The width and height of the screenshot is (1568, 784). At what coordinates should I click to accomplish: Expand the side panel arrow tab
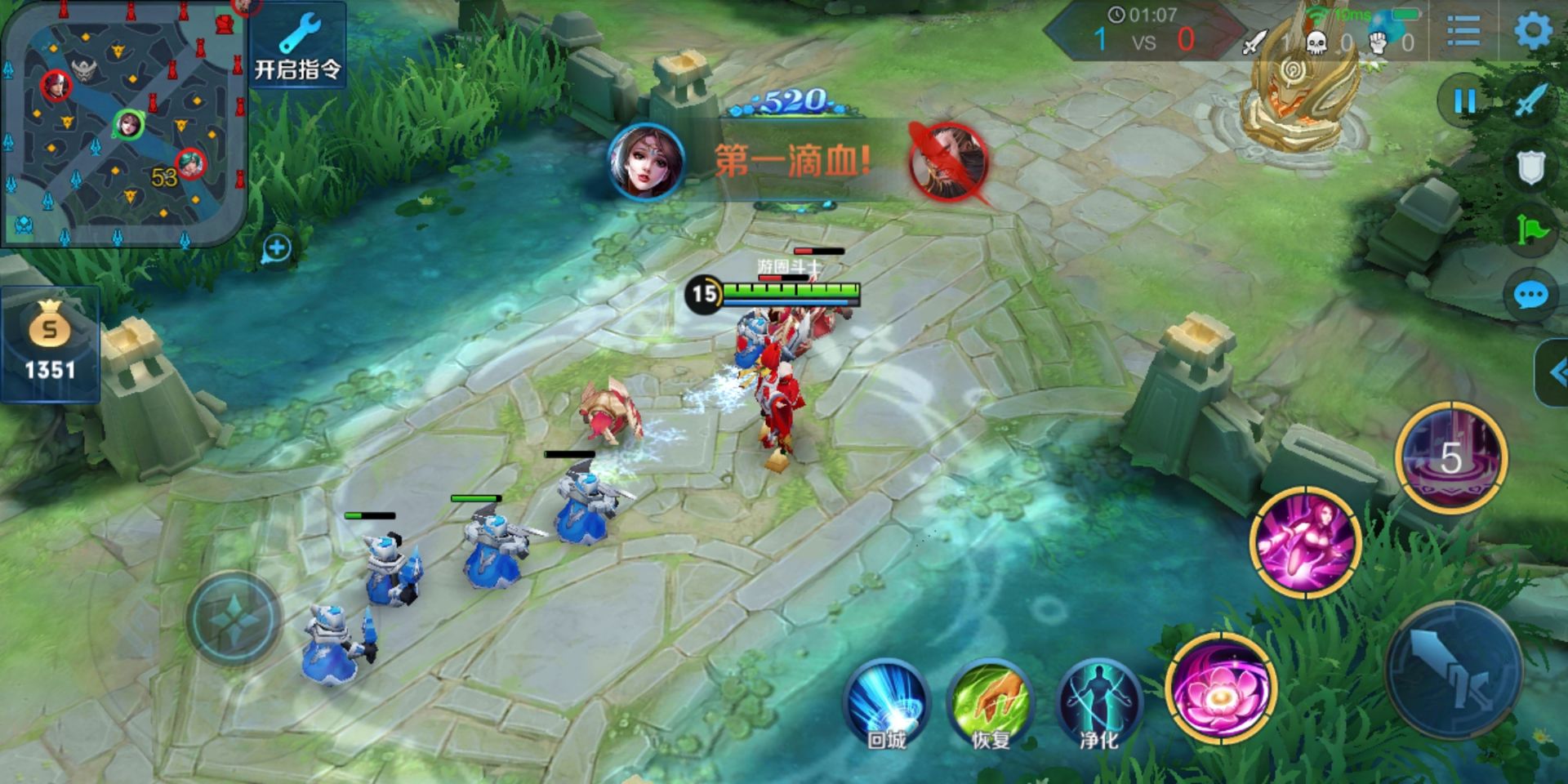(x=1553, y=373)
